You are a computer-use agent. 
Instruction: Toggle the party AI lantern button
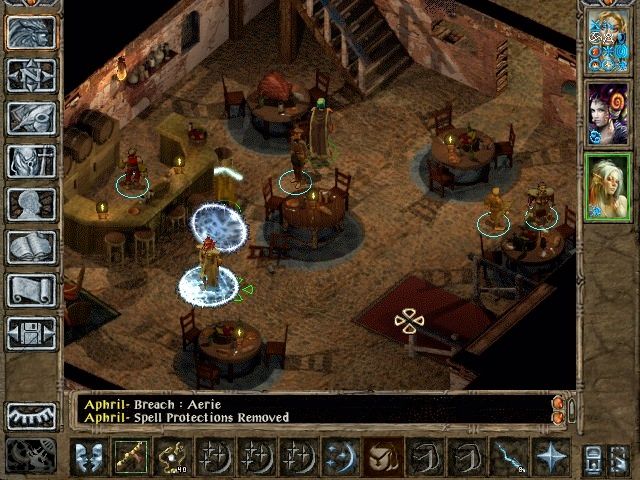(592, 458)
